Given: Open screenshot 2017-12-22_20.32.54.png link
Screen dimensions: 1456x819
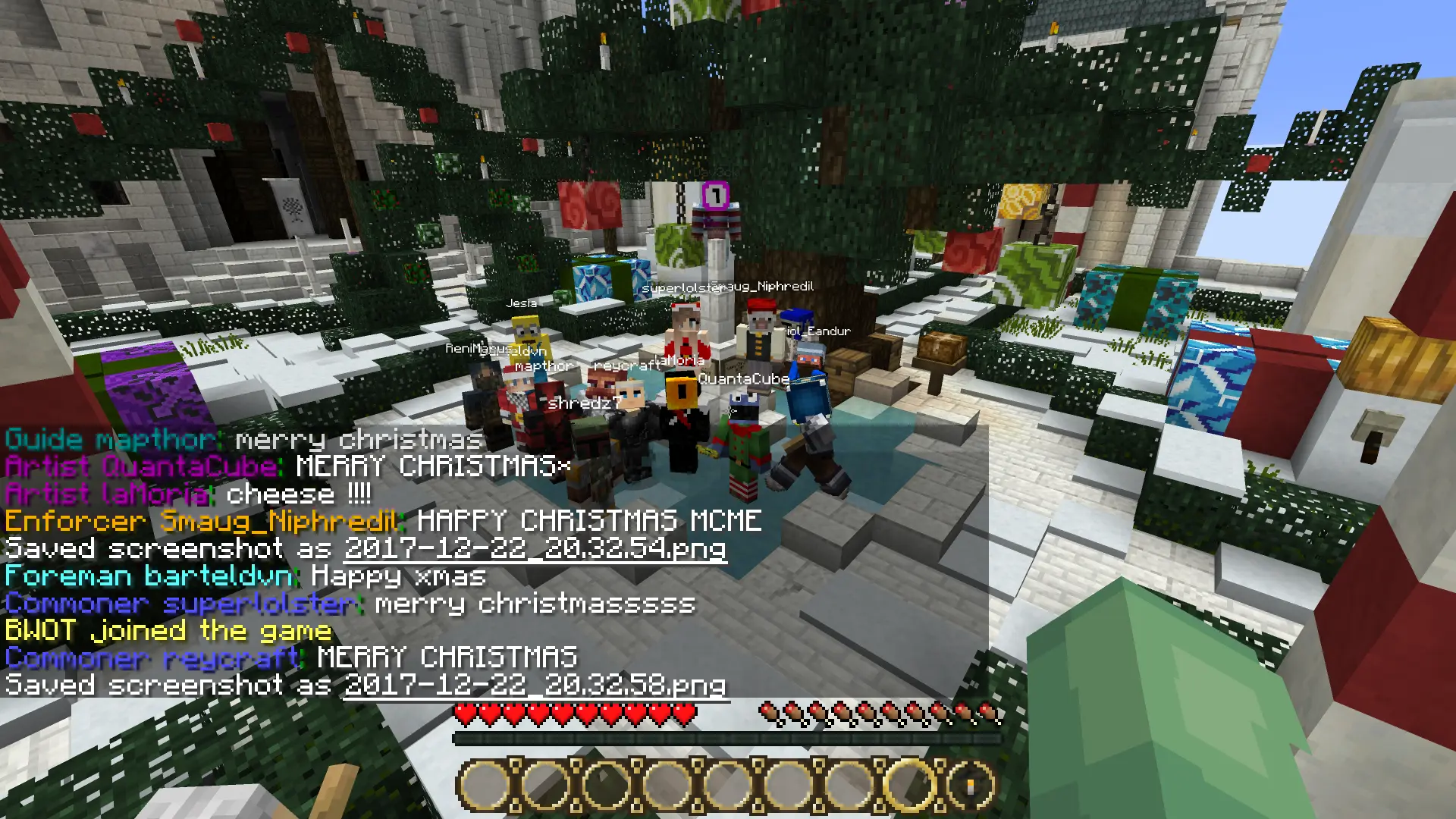Looking at the screenshot, I should 535,550.
